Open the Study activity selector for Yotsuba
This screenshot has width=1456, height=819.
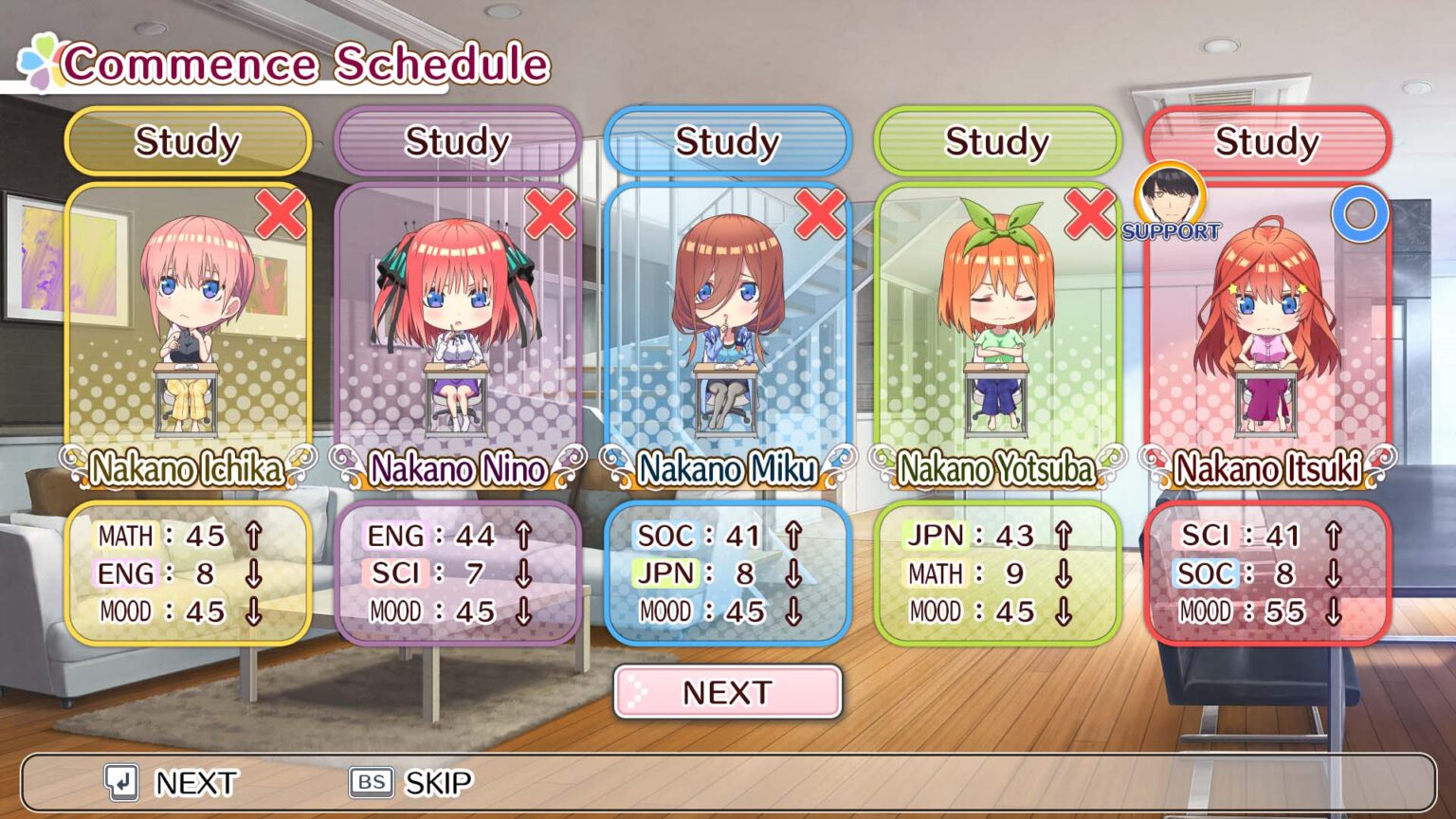[997, 142]
